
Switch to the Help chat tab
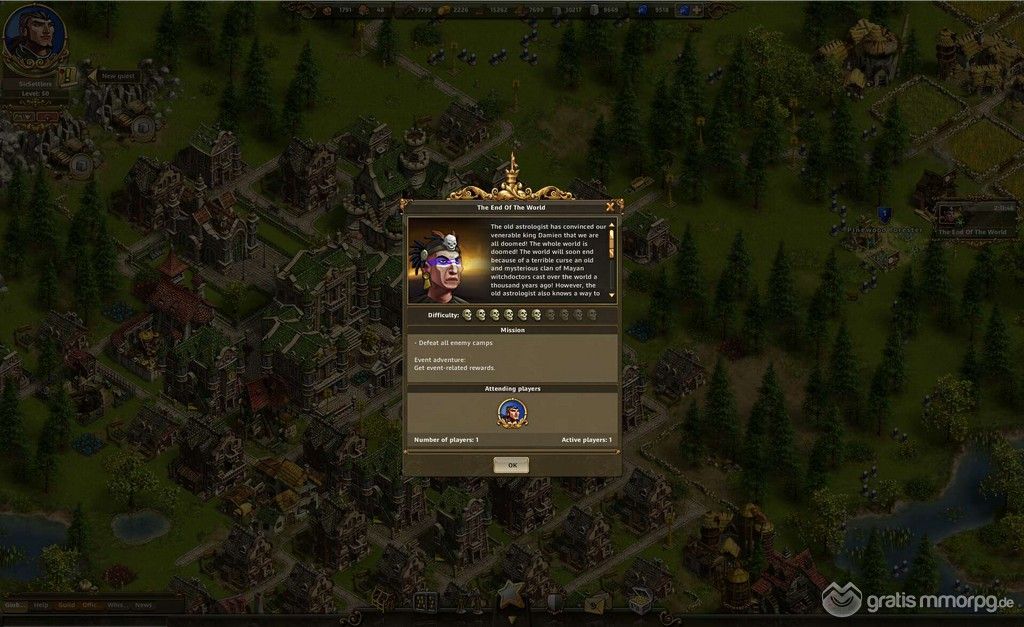(x=40, y=605)
